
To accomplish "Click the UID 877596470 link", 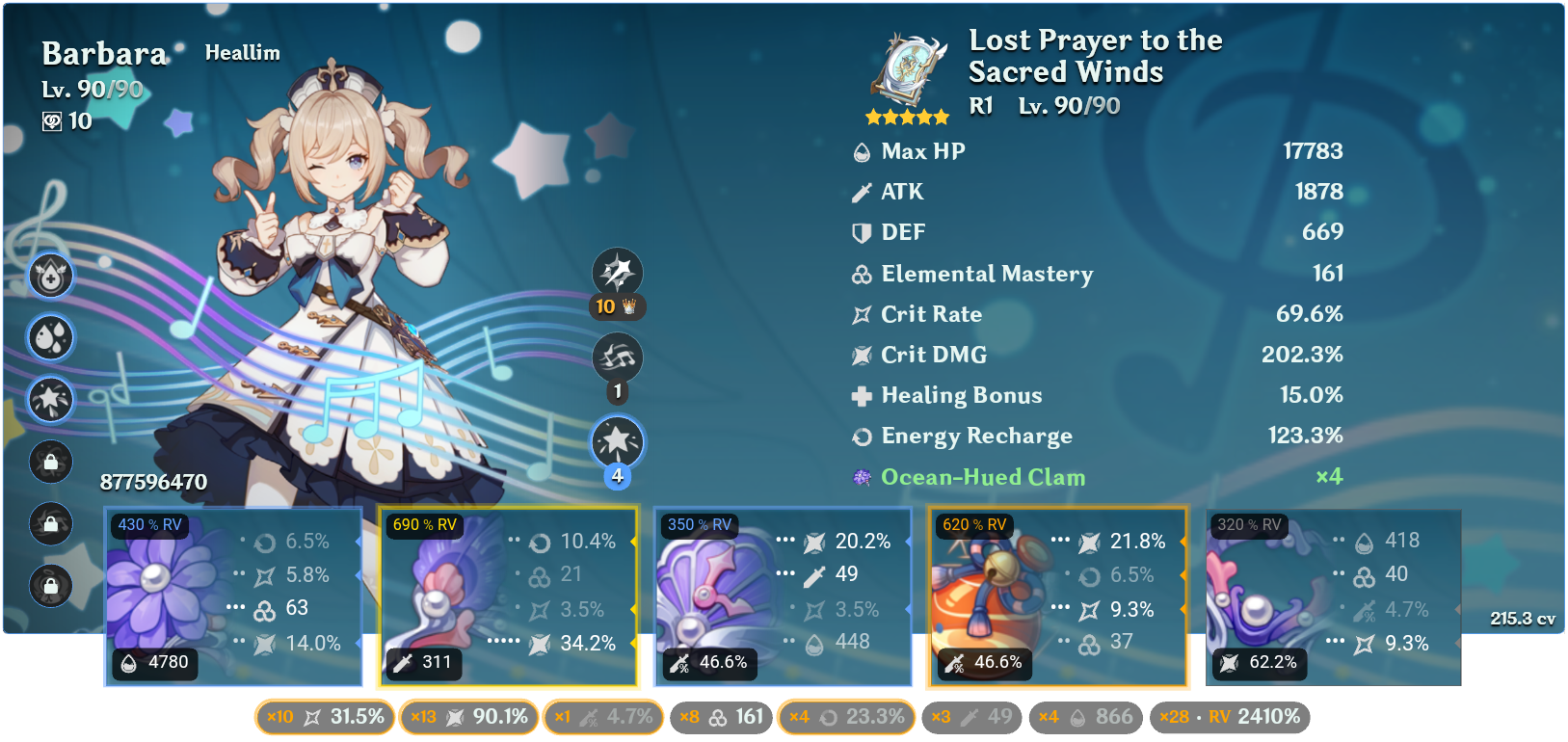I will click(153, 482).
